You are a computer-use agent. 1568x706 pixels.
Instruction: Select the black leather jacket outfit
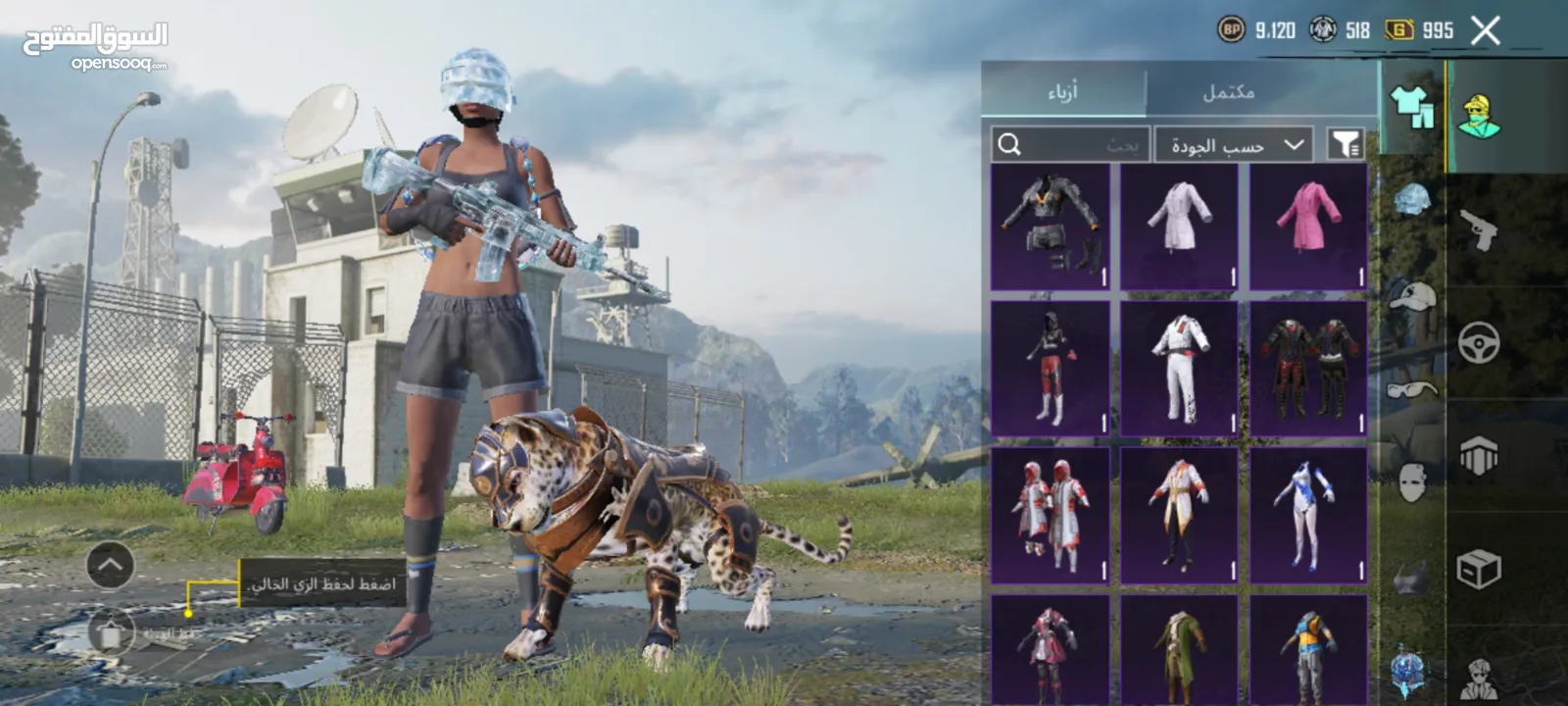(x=1050, y=227)
